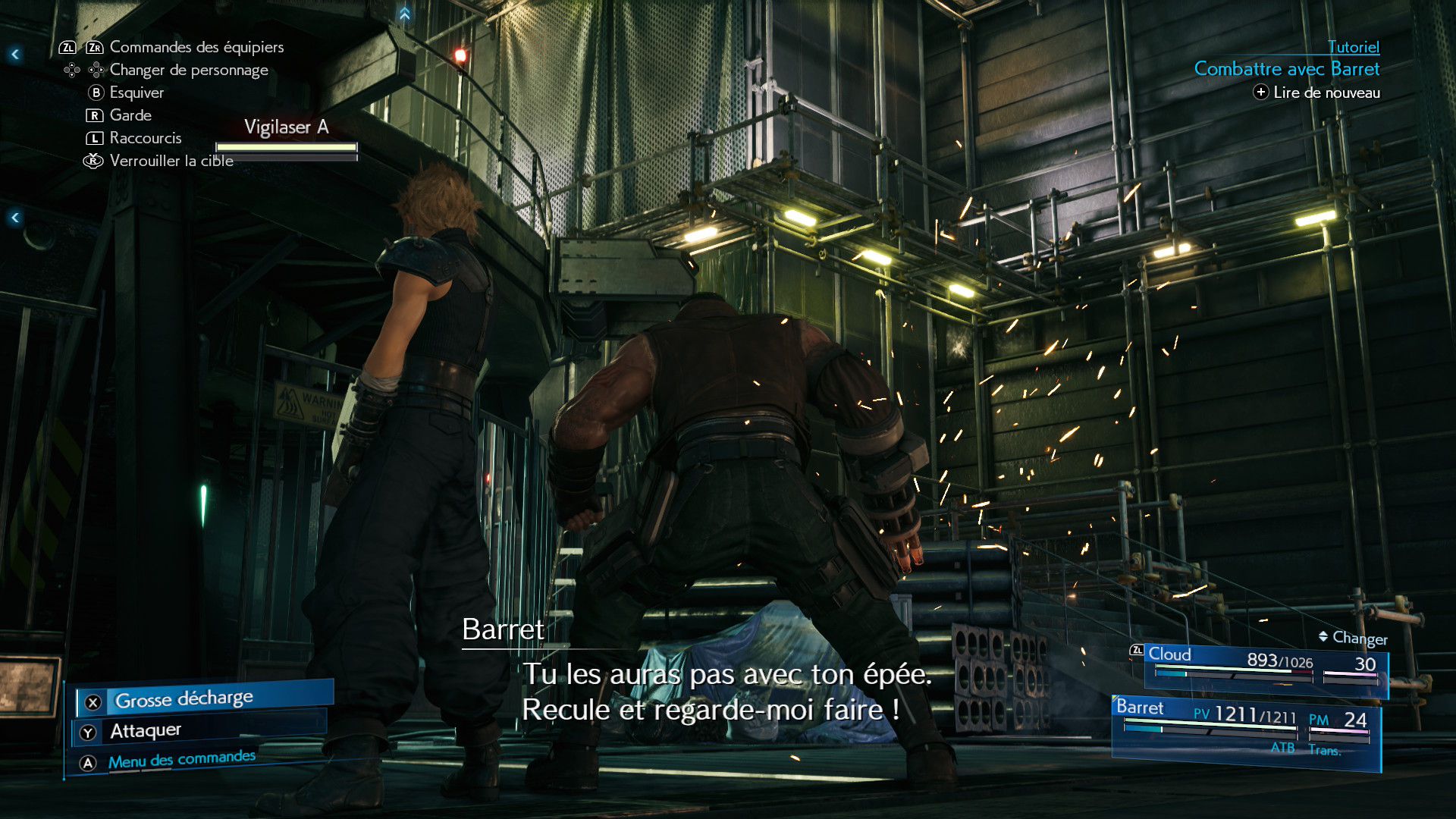Click the Changer character switch label
Image resolution: width=1456 pixels, height=819 pixels.
pos(1354,639)
